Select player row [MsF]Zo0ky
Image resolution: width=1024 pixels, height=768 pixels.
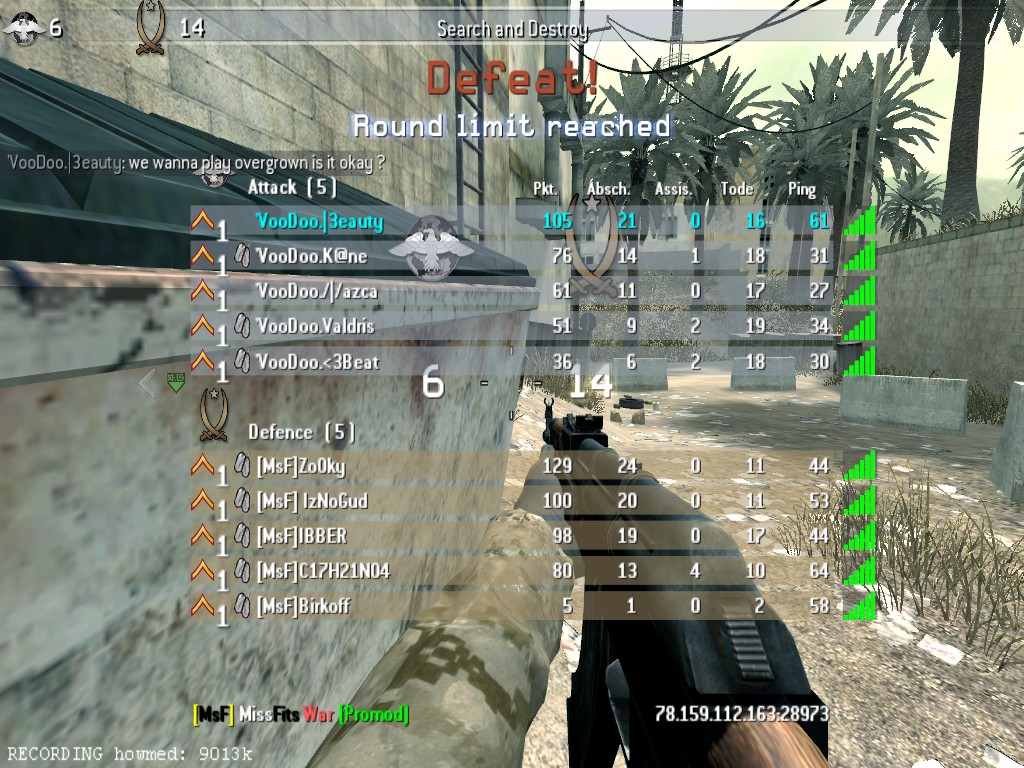point(300,466)
